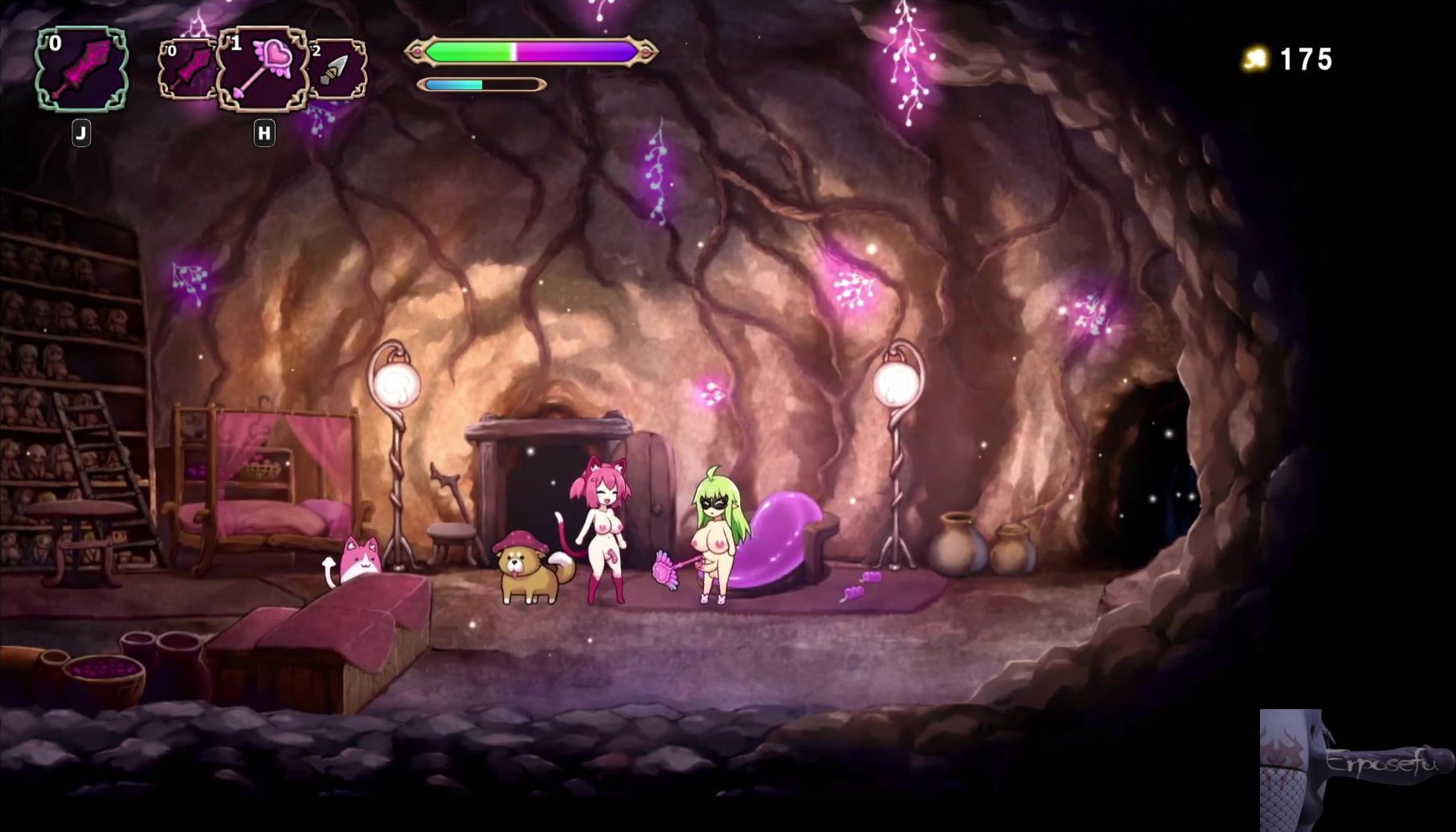The height and width of the screenshot is (832, 1456).
Task: Choose the small crimson sword item slot
Action: [x=187, y=70]
